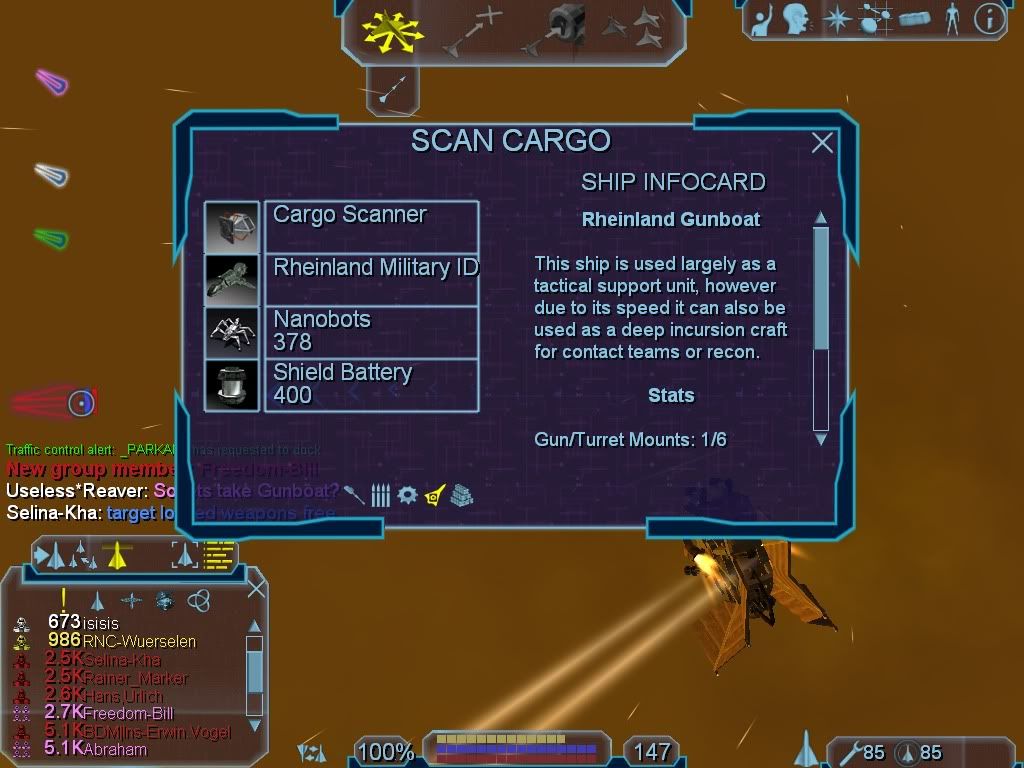Select Freedom-Bill in the contact list

click(x=128, y=713)
